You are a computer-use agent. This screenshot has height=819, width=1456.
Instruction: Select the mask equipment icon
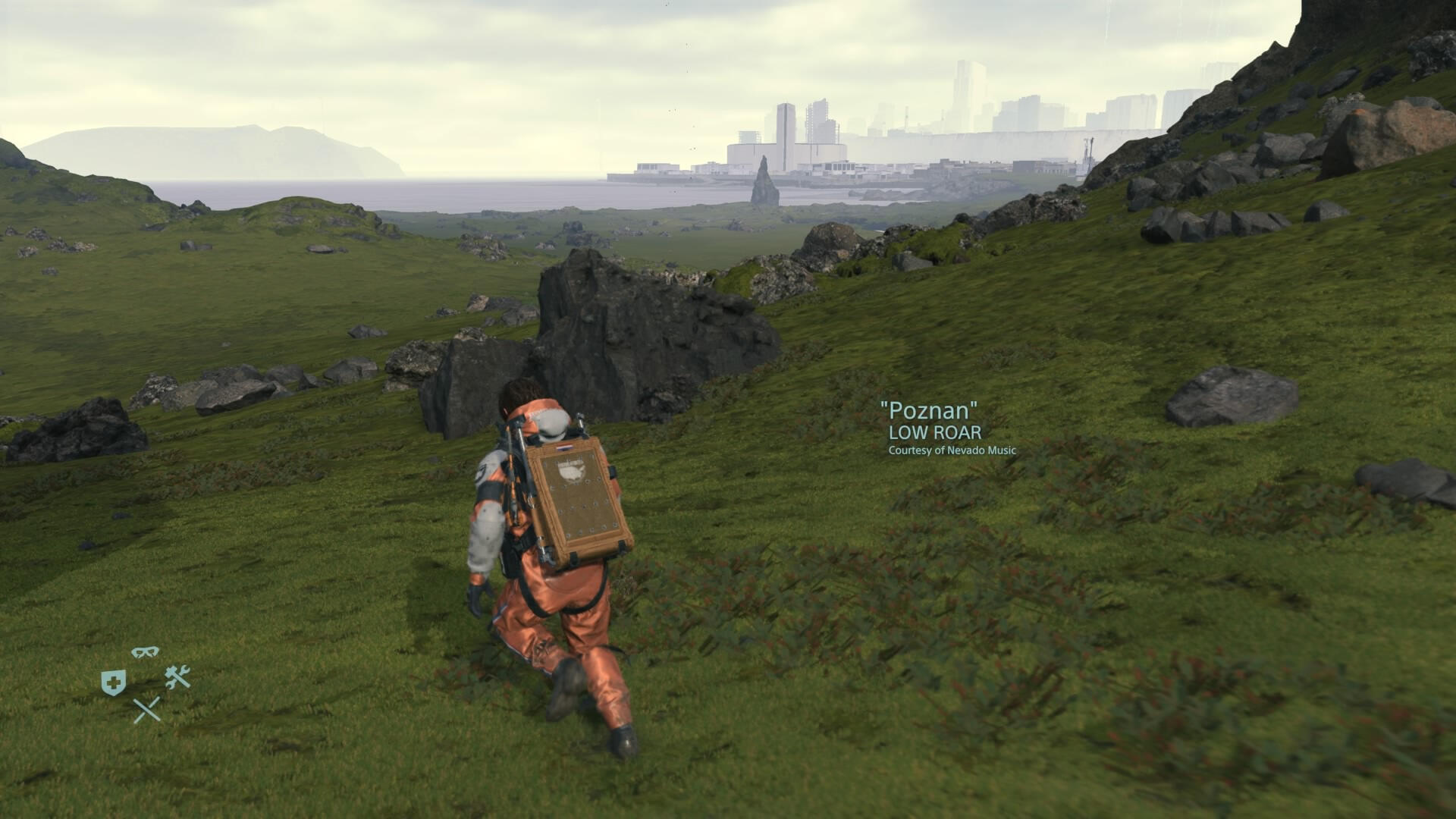[x=145, y=652]
